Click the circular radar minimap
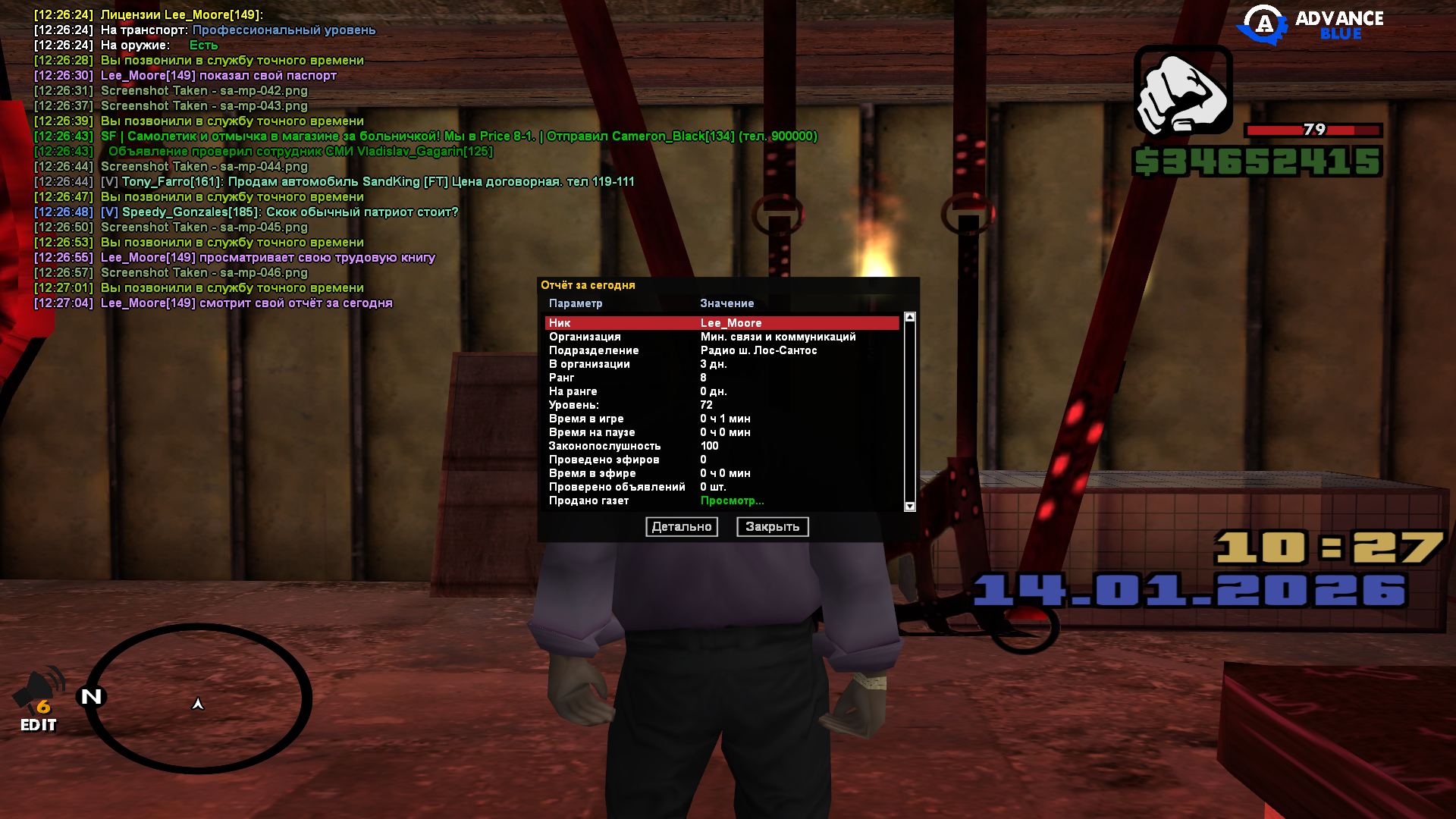Viewport: 1456px width, 819px height. [x=199, y=698]
